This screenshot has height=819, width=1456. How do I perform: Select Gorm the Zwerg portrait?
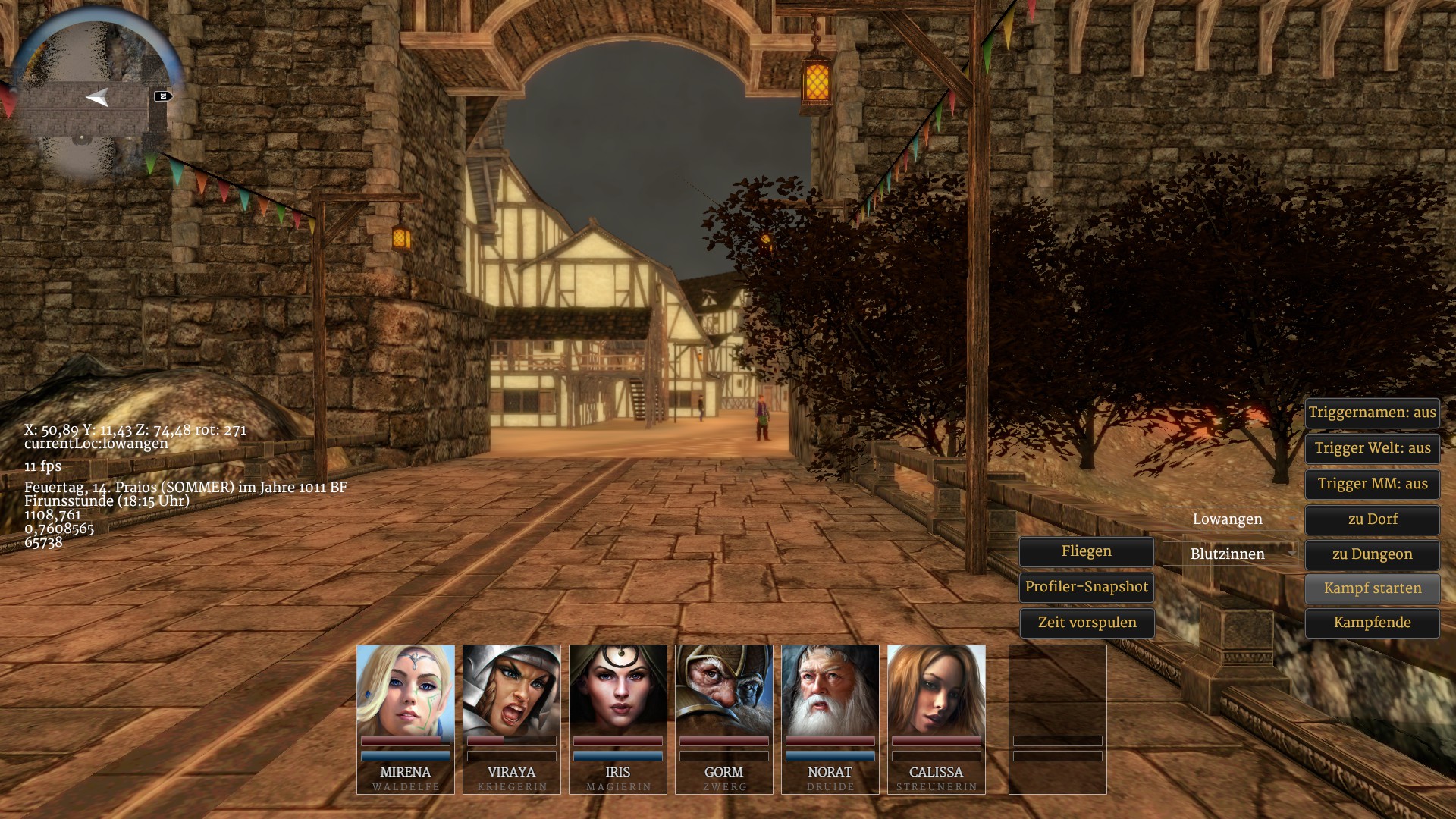pos(724,690)
